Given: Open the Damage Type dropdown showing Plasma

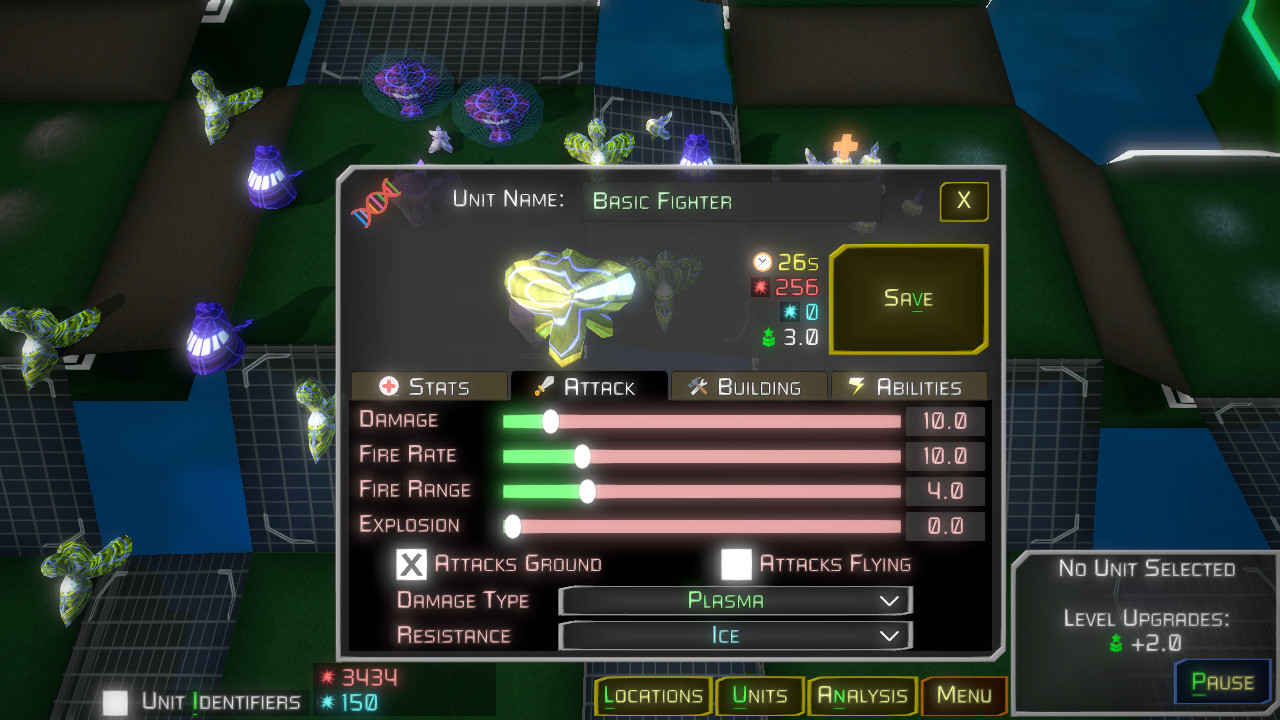Looking at the screenshot, I should coord(735,600).
